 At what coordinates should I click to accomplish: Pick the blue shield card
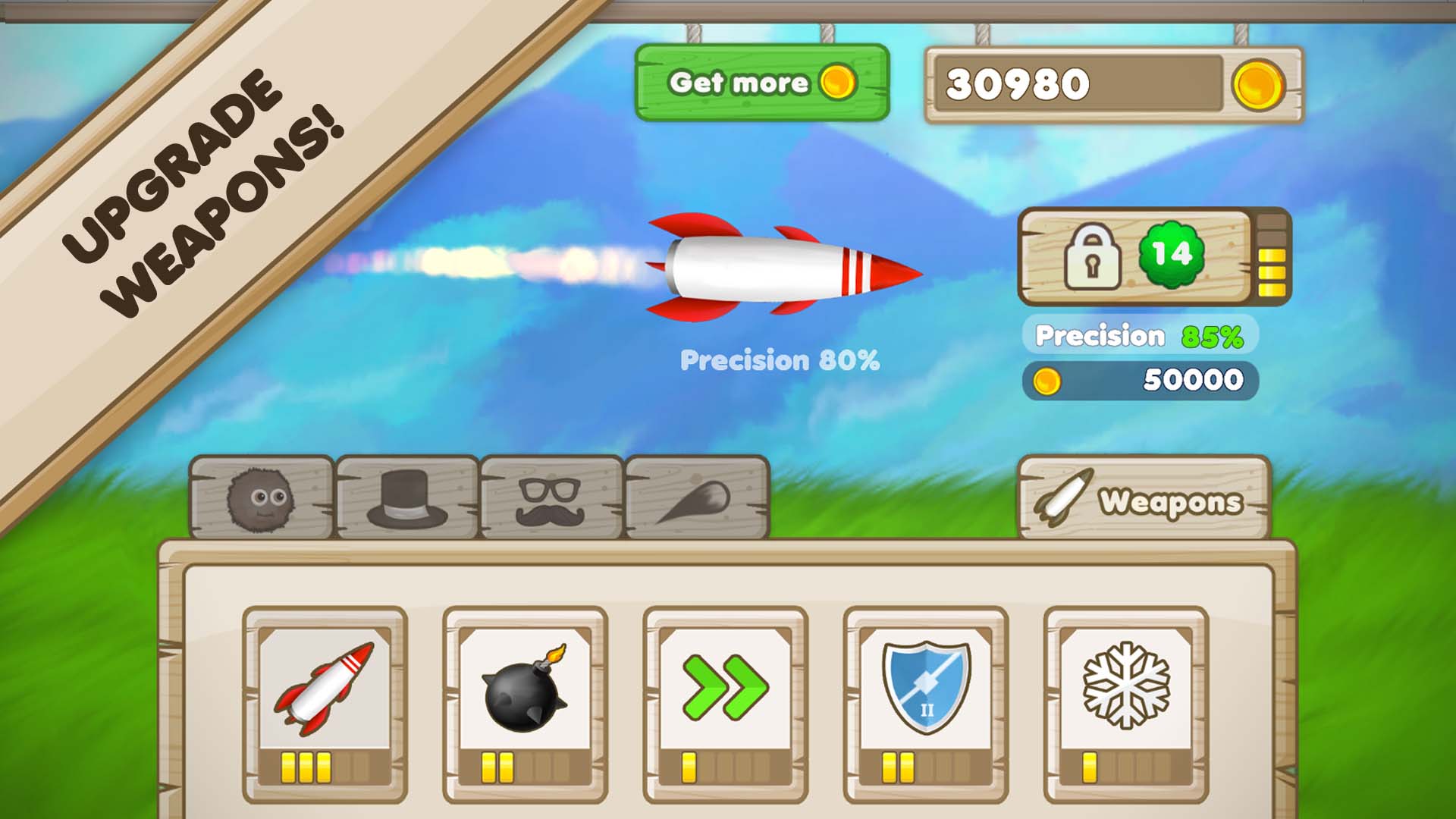pos(925,702)
